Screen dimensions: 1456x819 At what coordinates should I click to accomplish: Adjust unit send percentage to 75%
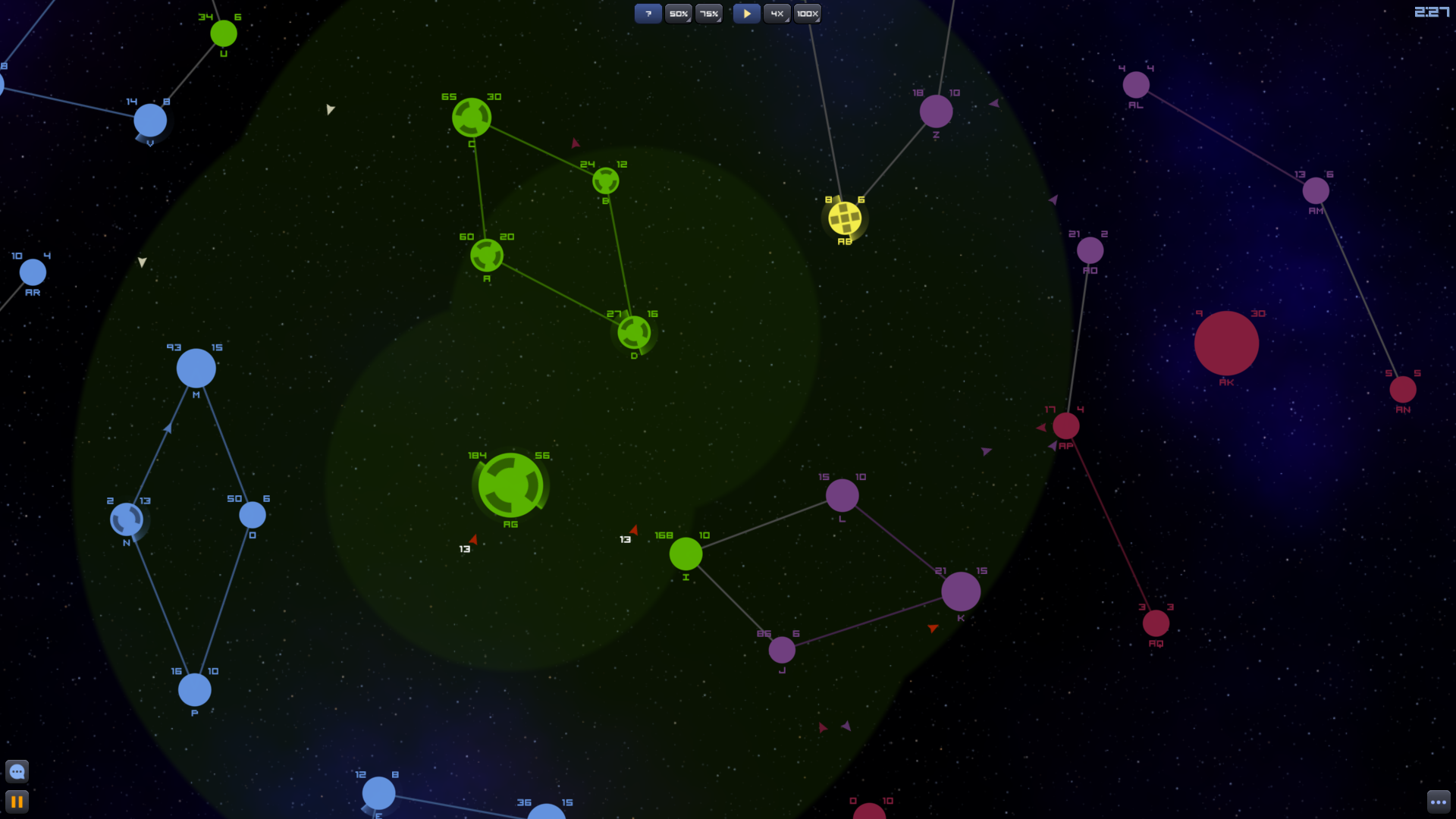(x=708, y=13)
